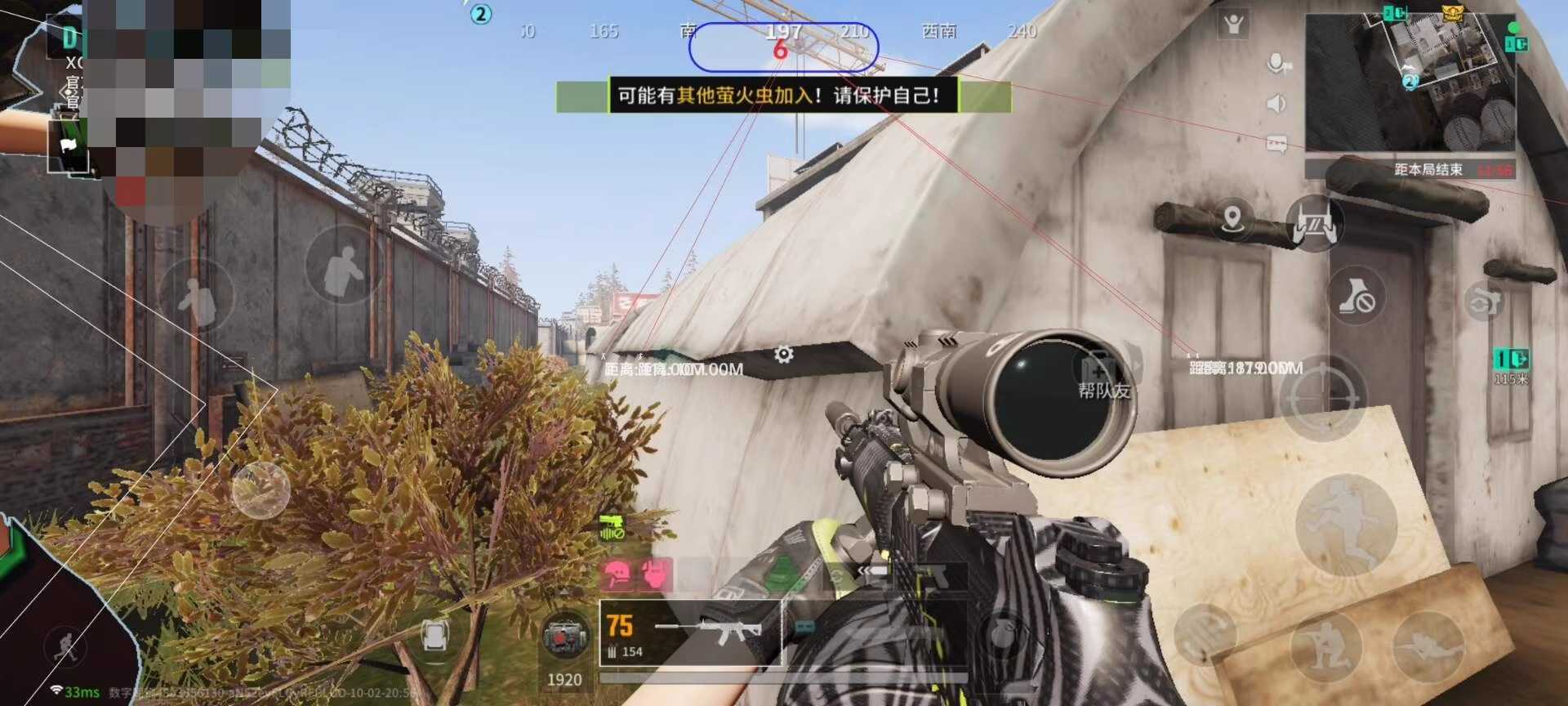The height and width of the screenshot is (706, 1568).
Task: Open the settings gear icon
Action: pyautogui.click(x=783, y=355)
